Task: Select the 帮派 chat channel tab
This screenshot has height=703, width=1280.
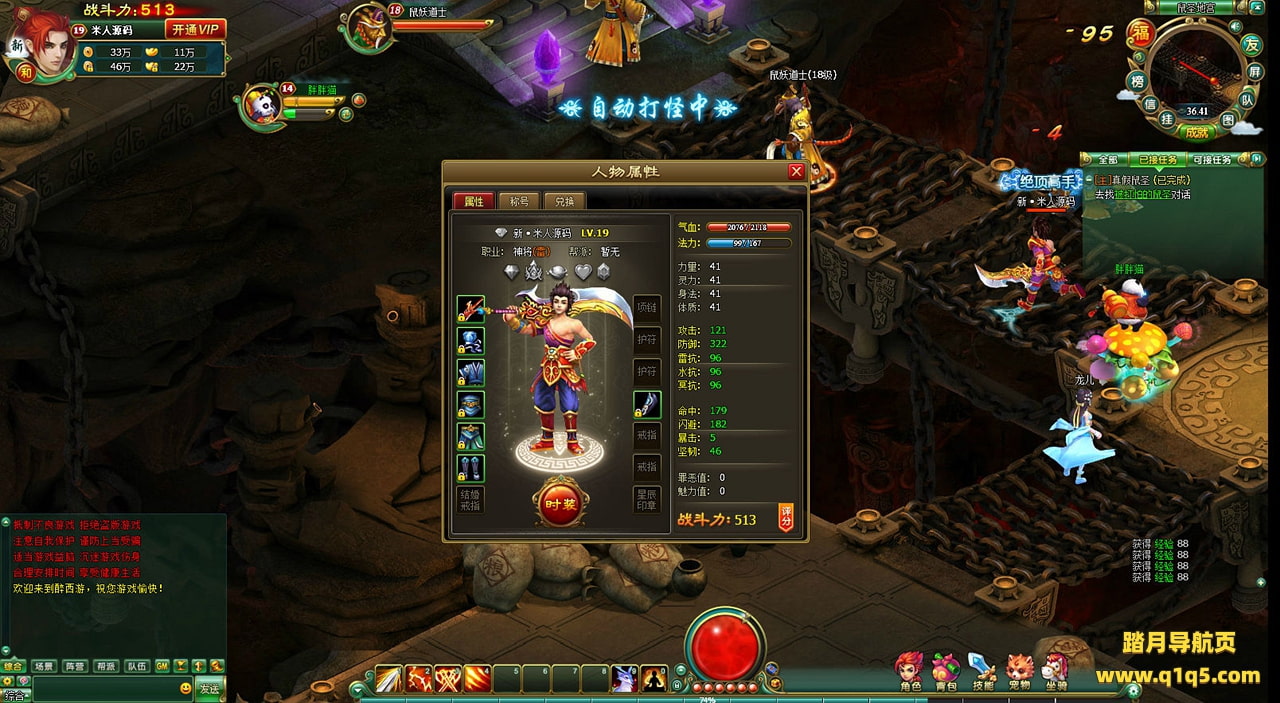Action: pos(106,666)
